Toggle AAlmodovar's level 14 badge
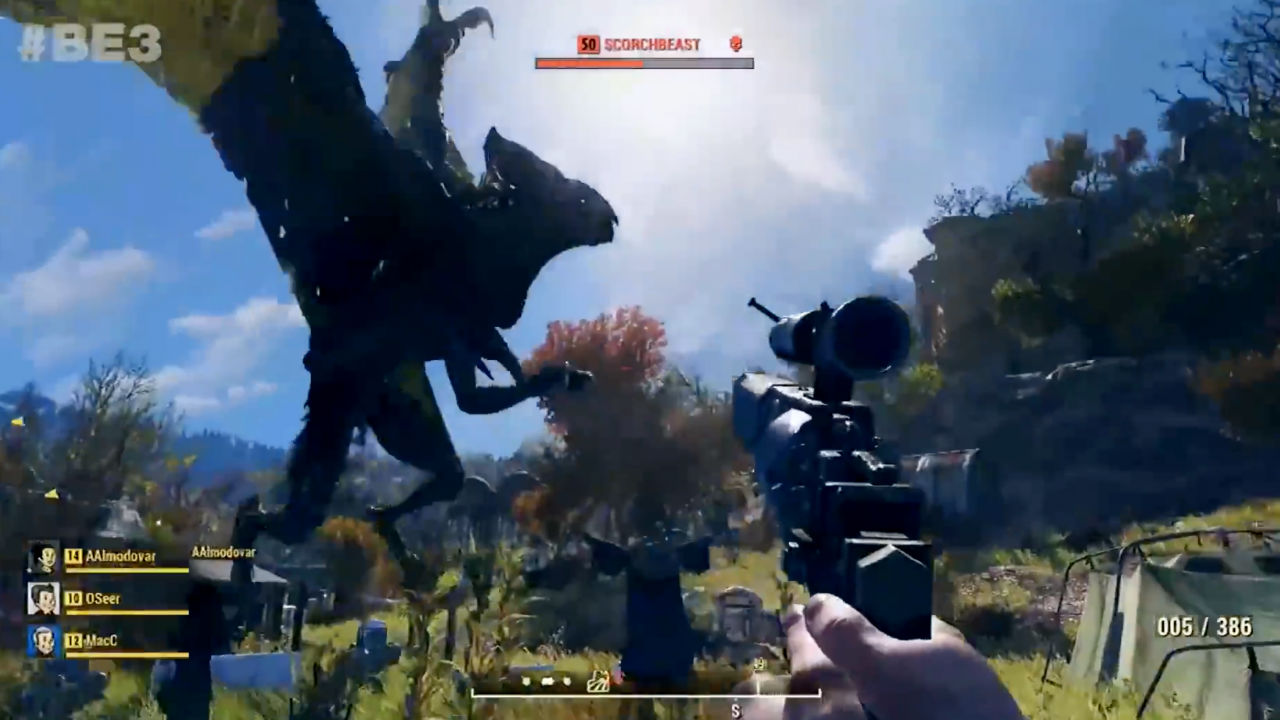1280x720 pixels. (72, 554)
